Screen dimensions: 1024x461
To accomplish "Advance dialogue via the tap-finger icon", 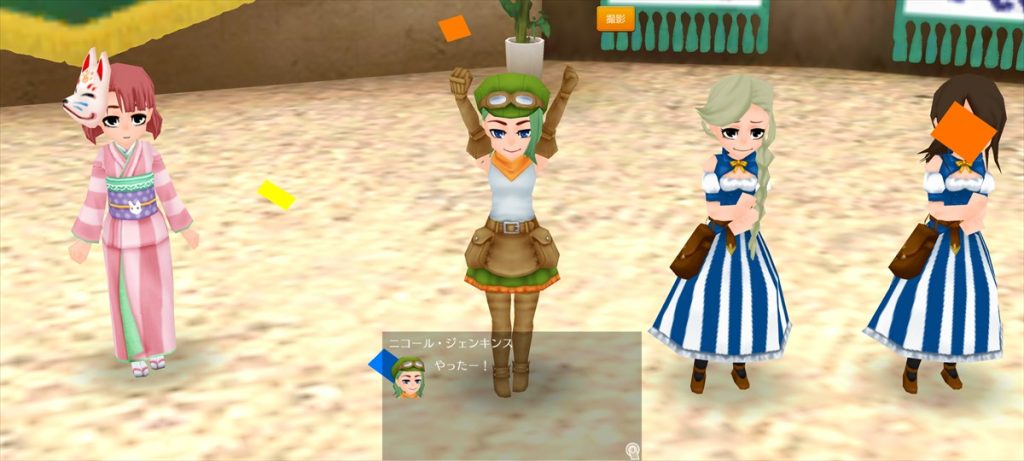I will pos(632,450).
